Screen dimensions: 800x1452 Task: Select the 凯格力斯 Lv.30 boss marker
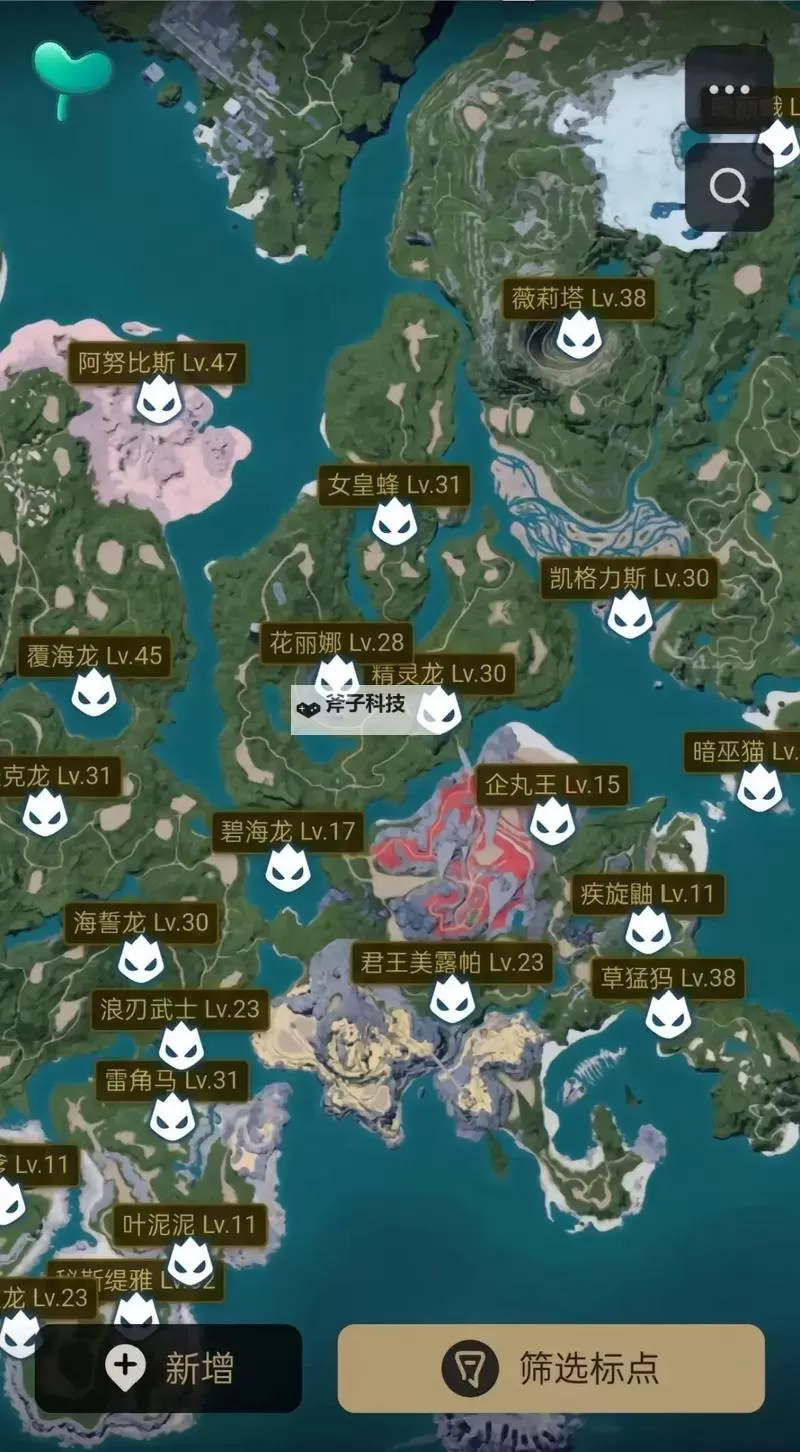pyautogui.click(x=630, y=614)
